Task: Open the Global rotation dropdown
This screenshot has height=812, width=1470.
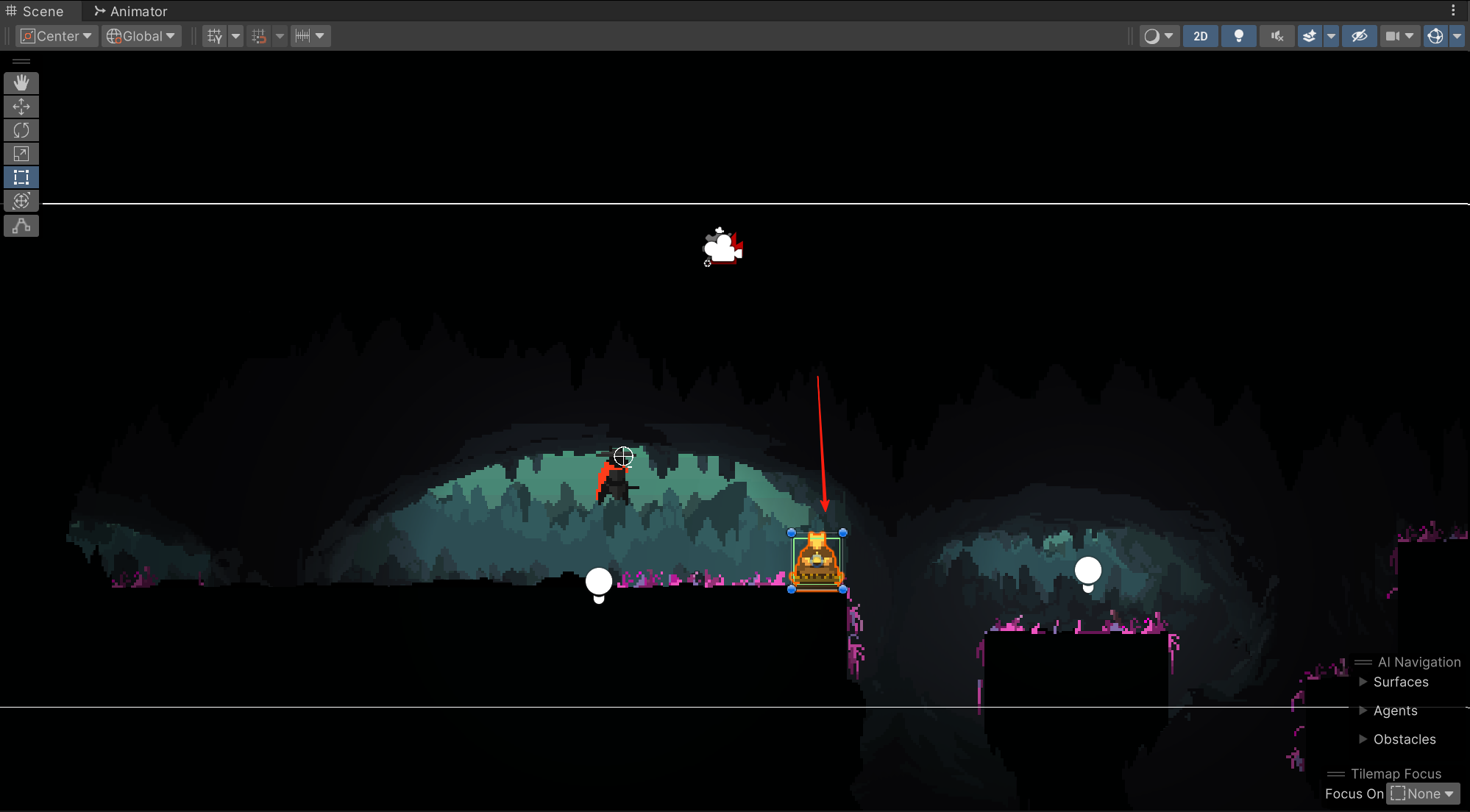Action: pyautogui.click(x=141, y=36)
